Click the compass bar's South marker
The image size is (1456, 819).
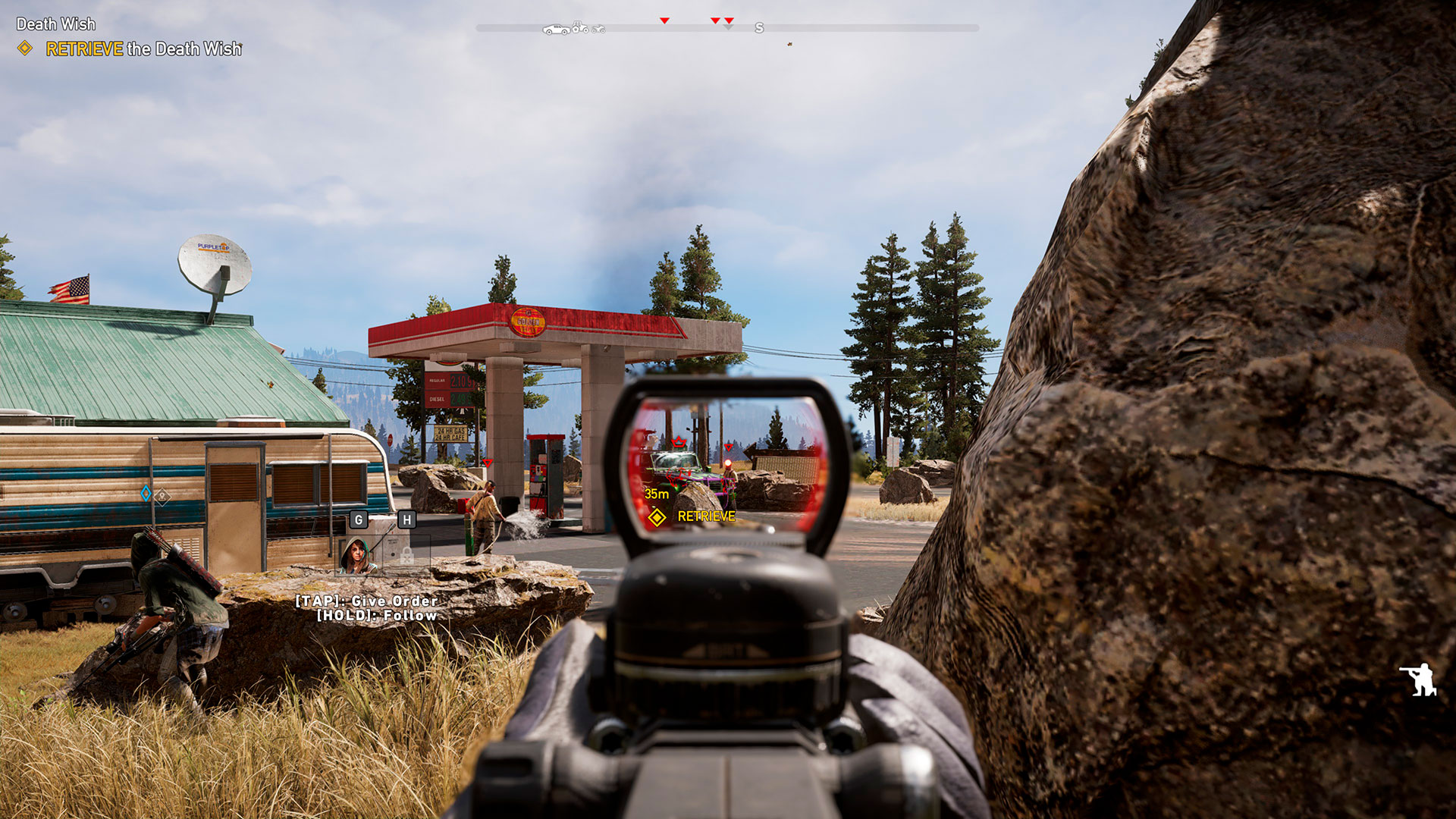[x=759, y=29]
